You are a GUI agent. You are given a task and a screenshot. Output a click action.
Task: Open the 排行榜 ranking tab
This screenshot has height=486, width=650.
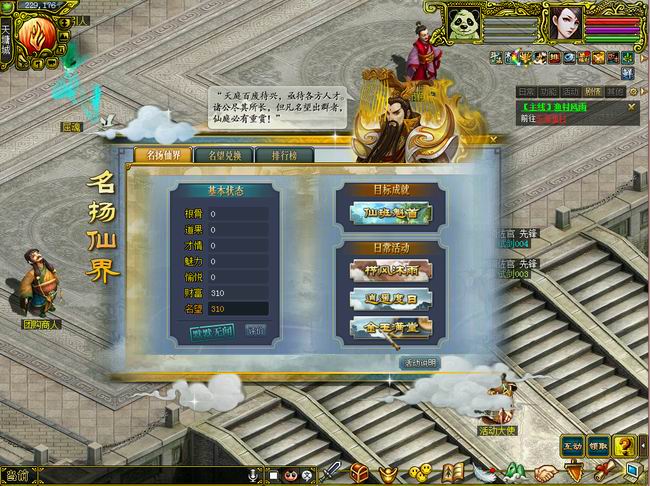[x=271, y=155]
